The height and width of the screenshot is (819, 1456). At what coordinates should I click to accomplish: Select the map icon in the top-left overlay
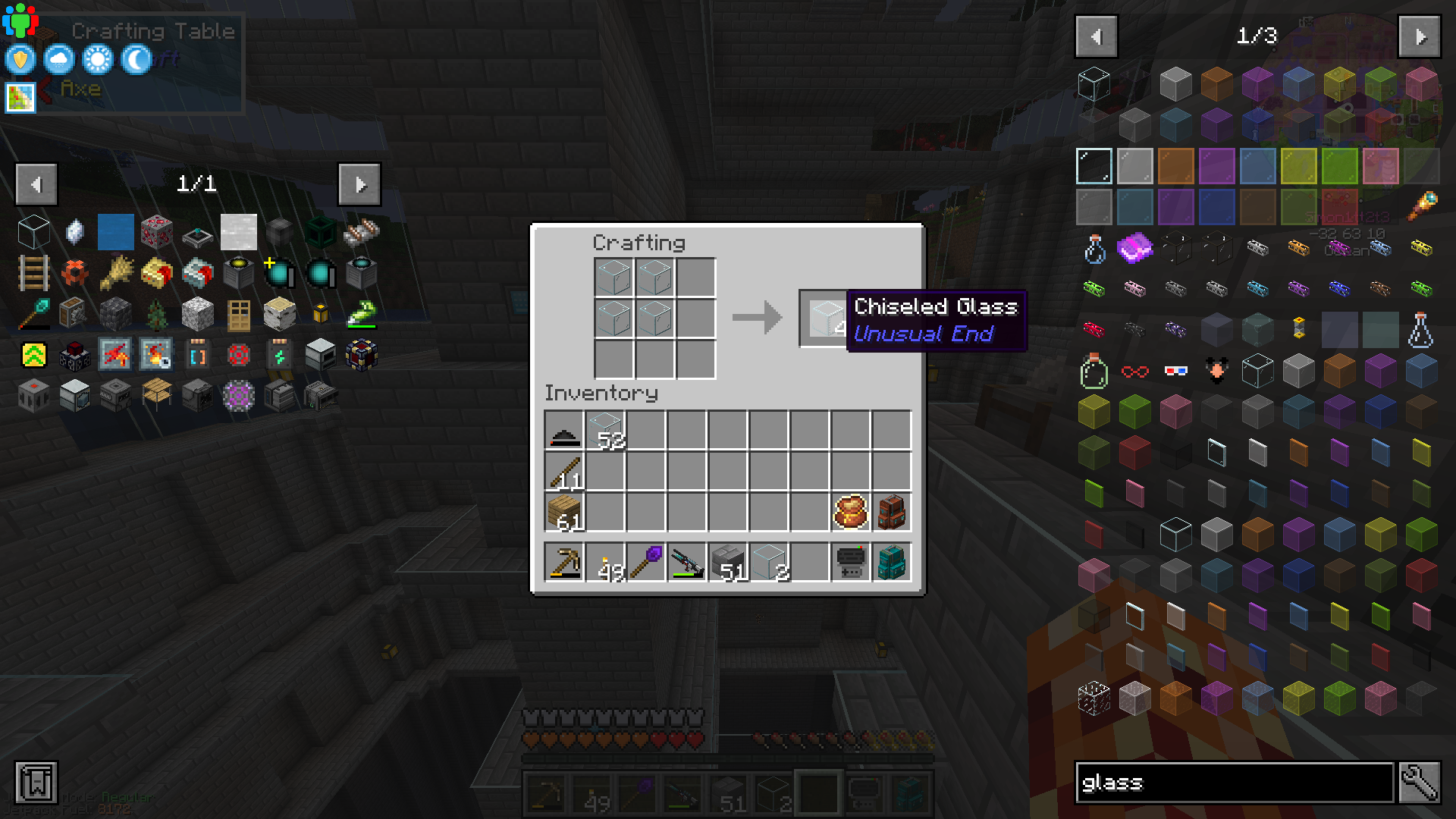tap(19, 97)
